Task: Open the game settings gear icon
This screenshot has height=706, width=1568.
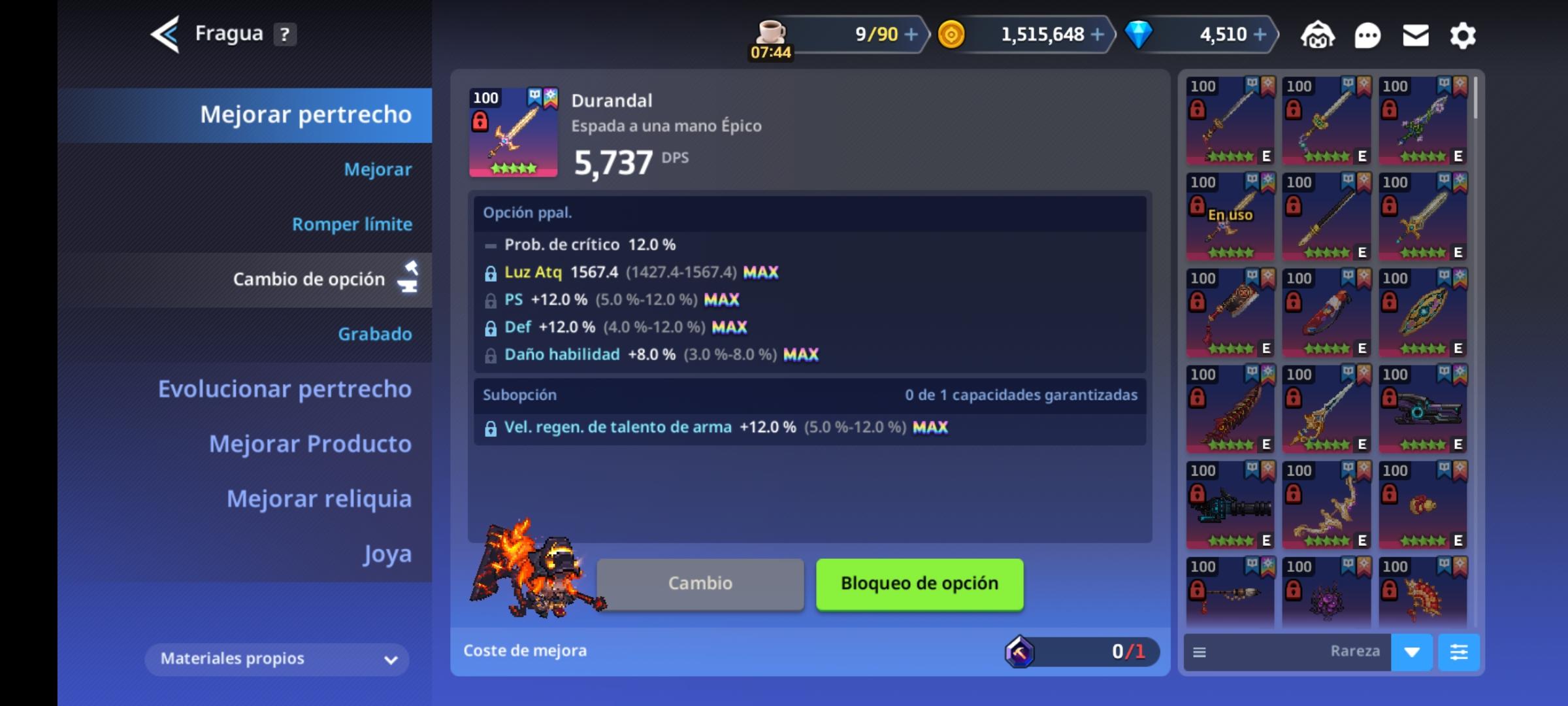Action: pos(1463,35)
